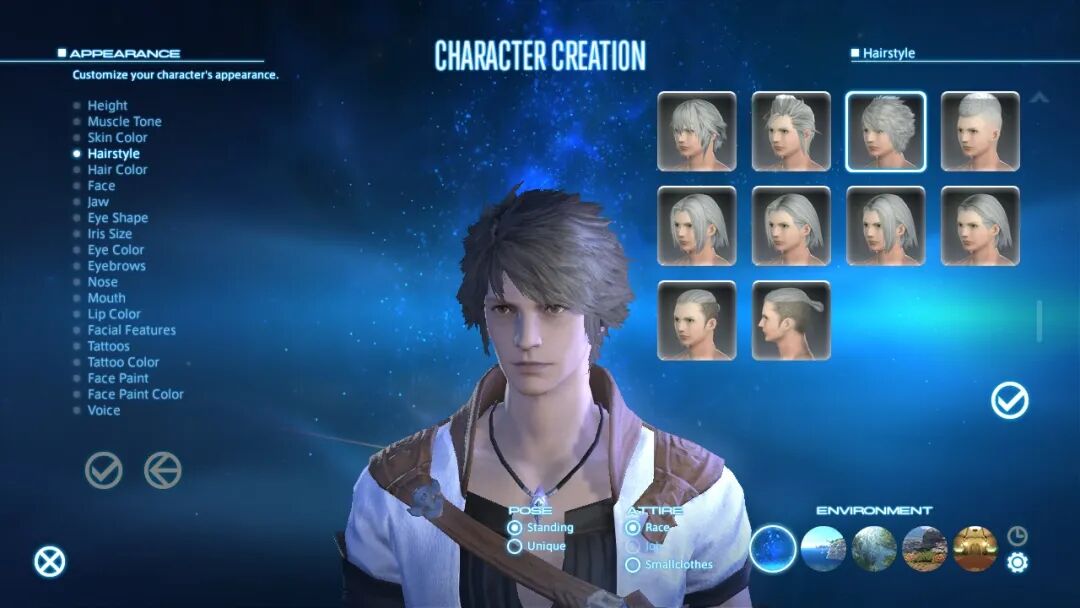The image size is (1080, 608).
Task: Exit character creation with the X button
Action: pos(49,562)
